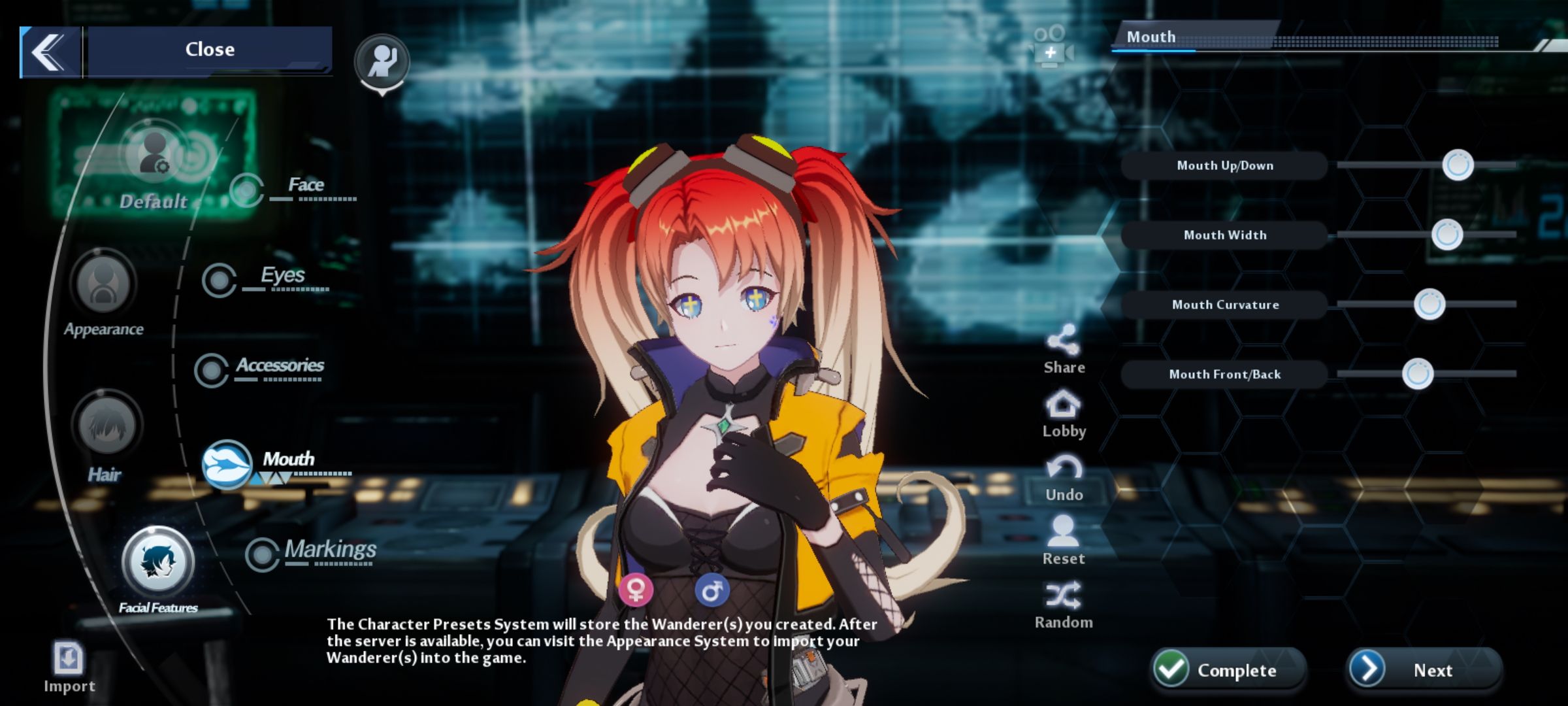The image size is (1568, 706).
Task: Open the Face sub-menu
Action: (247, 190)
